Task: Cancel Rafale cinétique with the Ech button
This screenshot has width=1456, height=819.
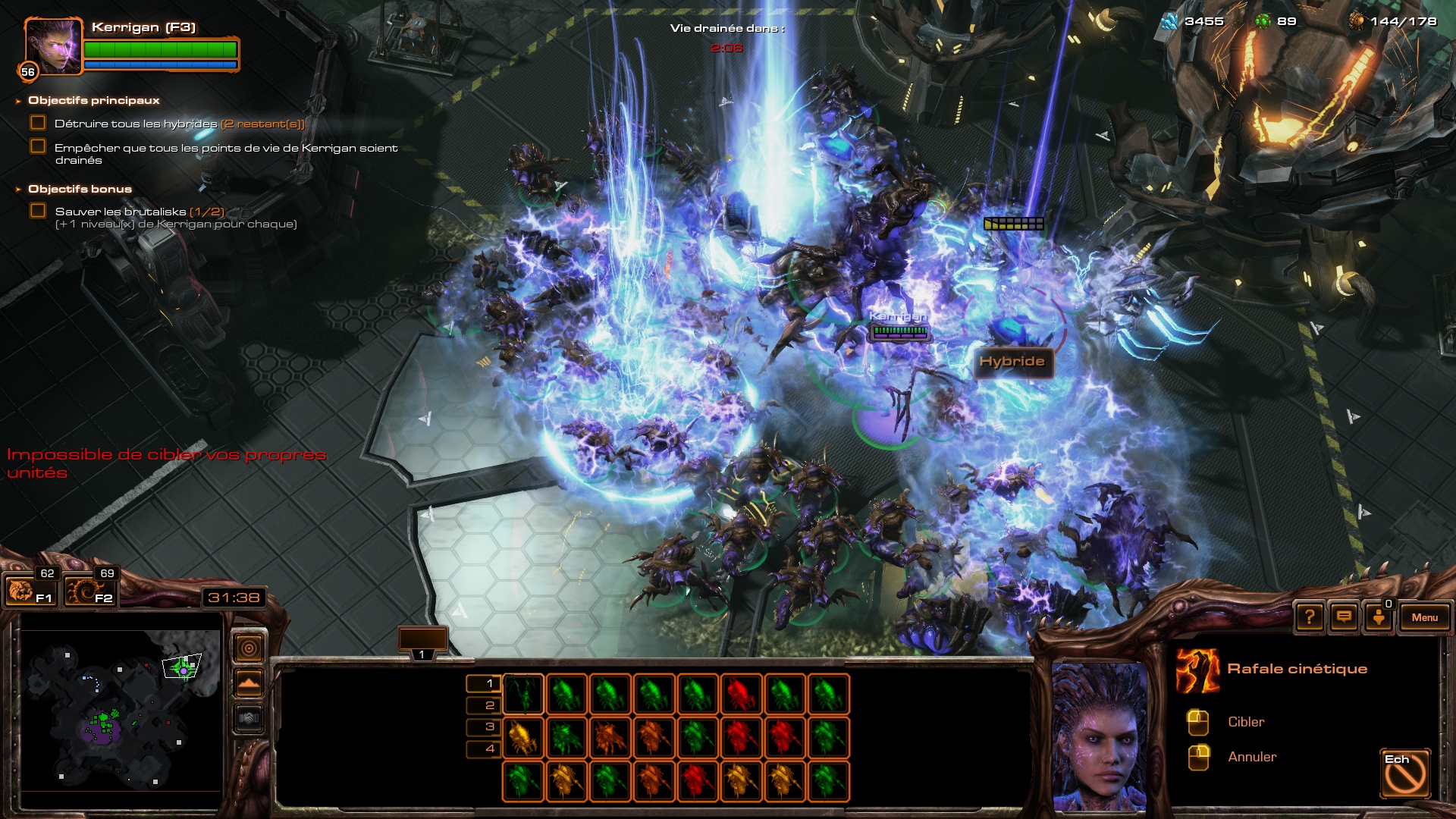Action: pos(1405,773)
